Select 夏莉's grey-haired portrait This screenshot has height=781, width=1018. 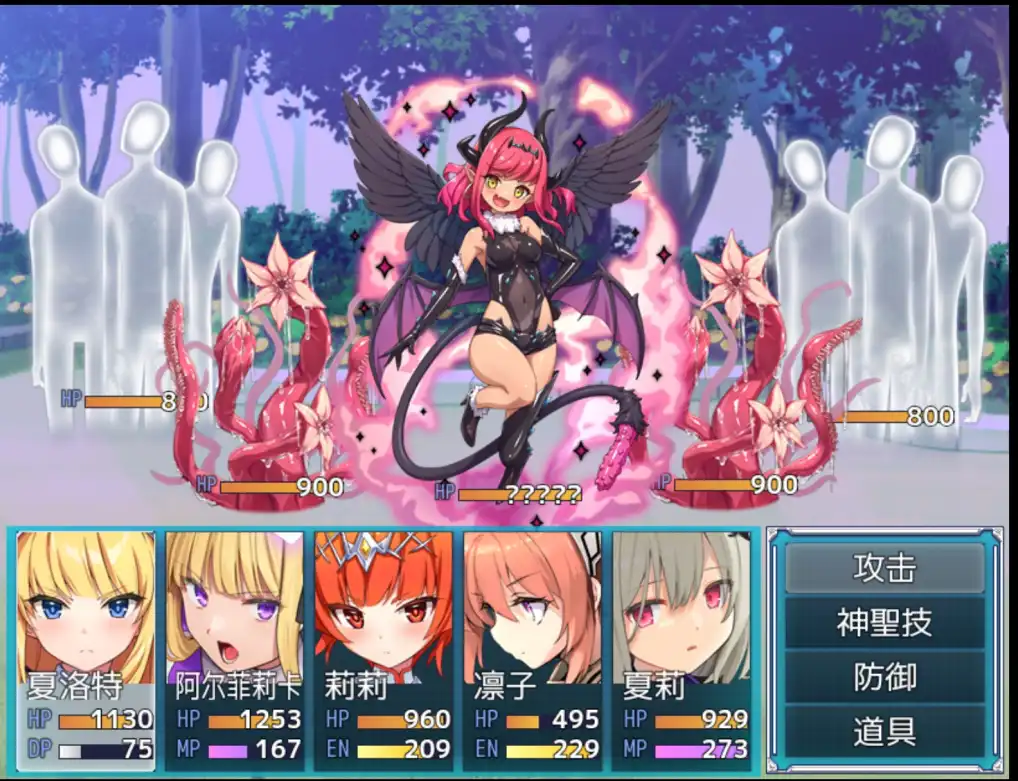(x=681, y=608)
